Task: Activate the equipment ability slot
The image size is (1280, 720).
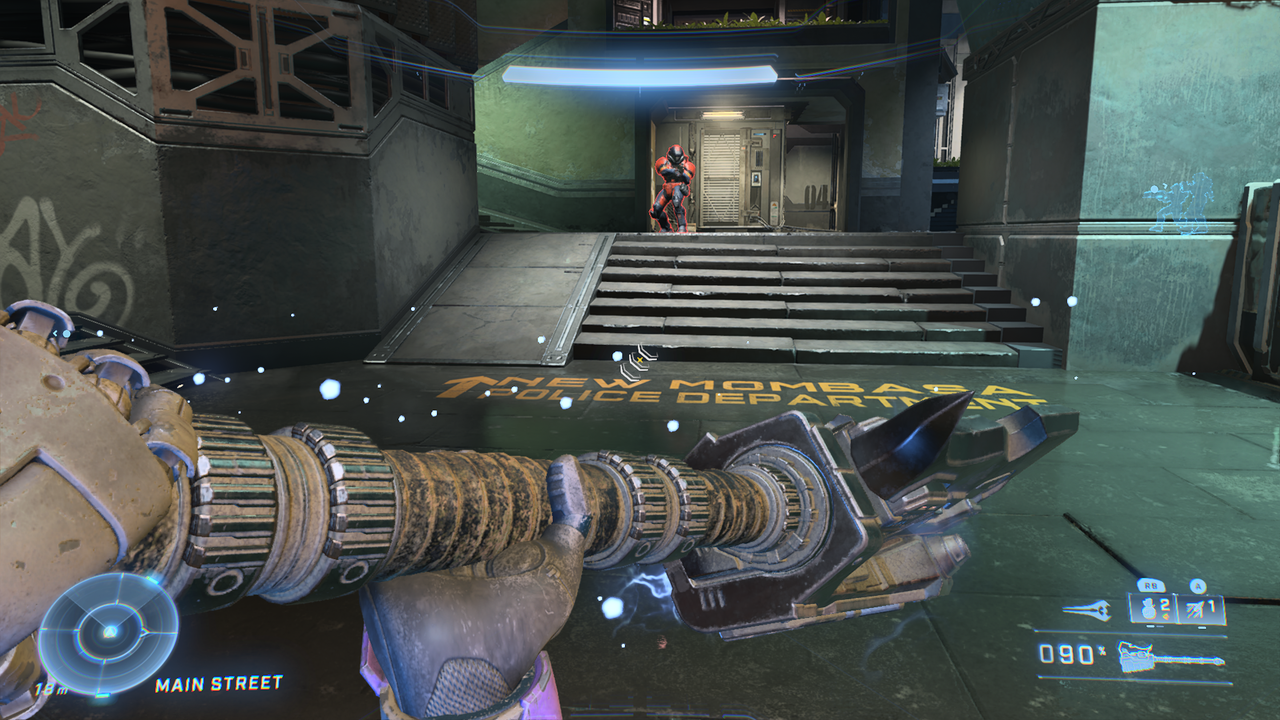Action: pyautogui.click(x=1201, y=609)
